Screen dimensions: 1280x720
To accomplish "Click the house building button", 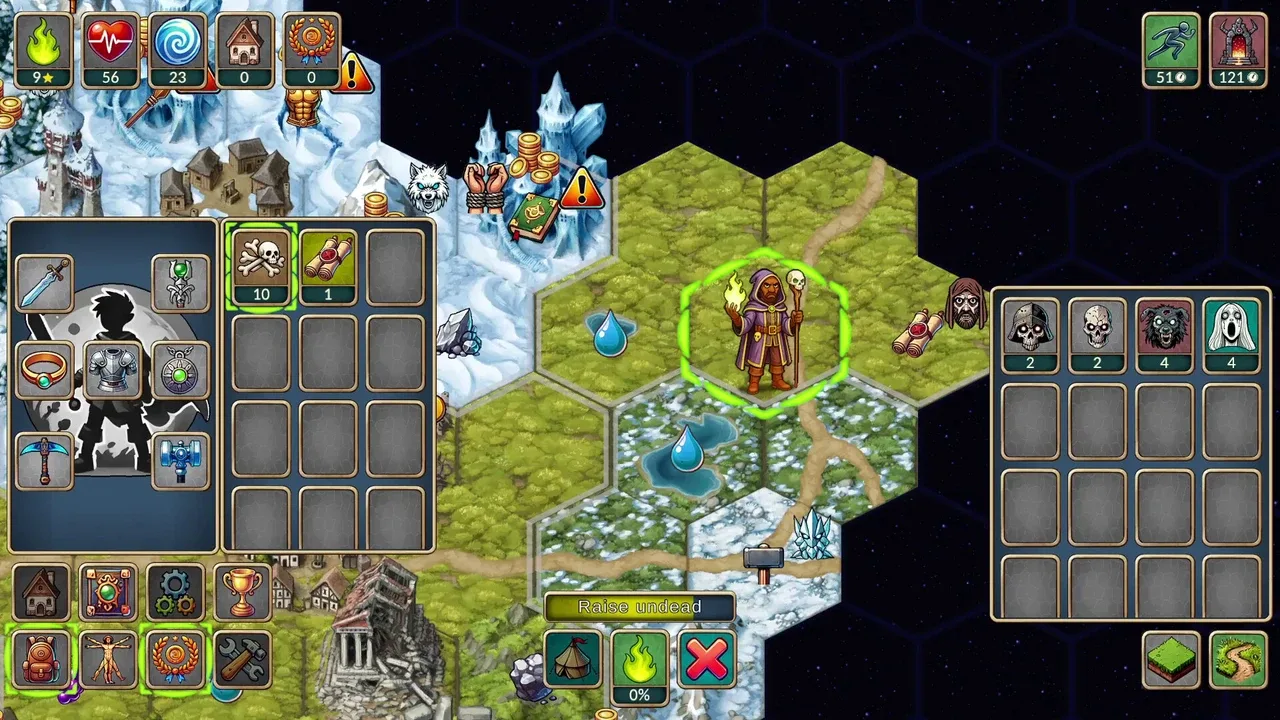I will (x=42, y=592).
